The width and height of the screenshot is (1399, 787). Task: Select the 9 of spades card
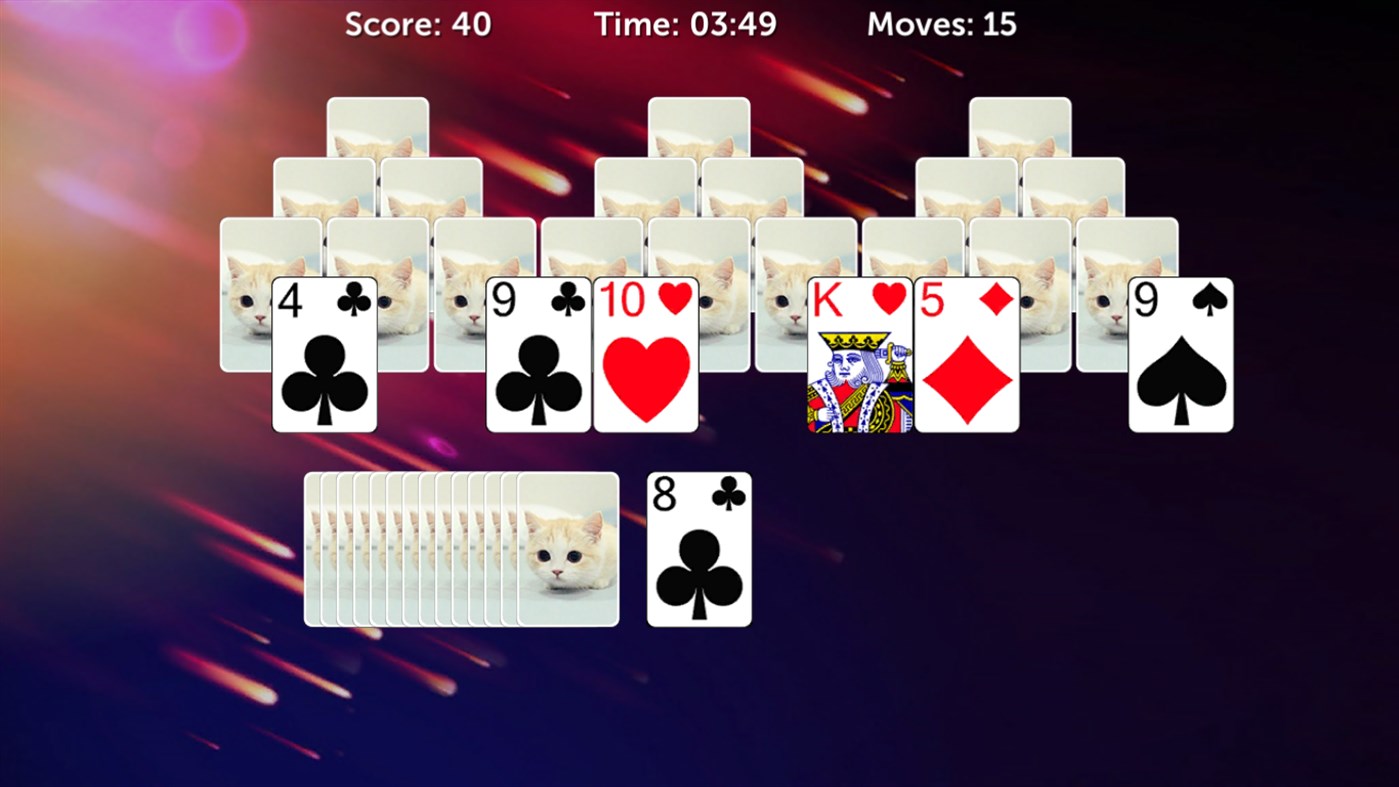[x=1182, y=355]
